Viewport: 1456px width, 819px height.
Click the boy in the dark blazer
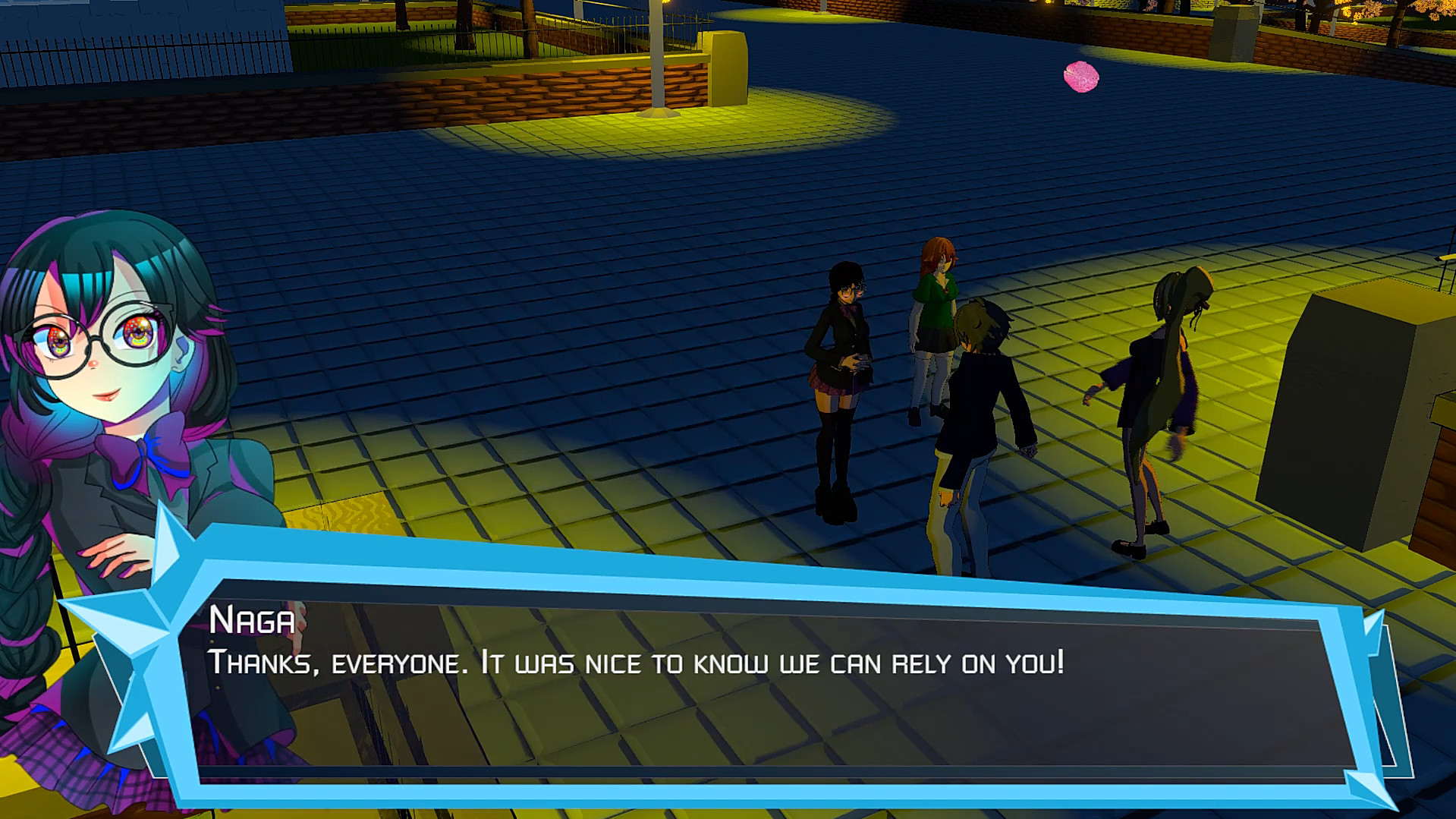979,395
